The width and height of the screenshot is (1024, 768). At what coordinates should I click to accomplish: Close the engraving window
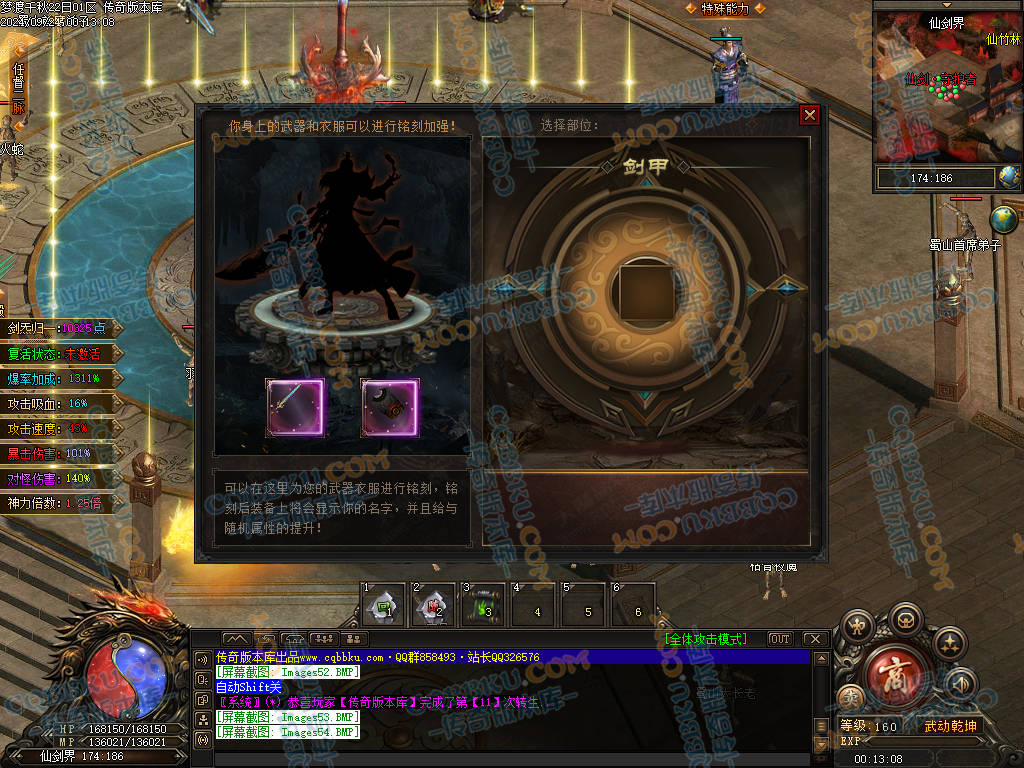click(x=810, y=115)
